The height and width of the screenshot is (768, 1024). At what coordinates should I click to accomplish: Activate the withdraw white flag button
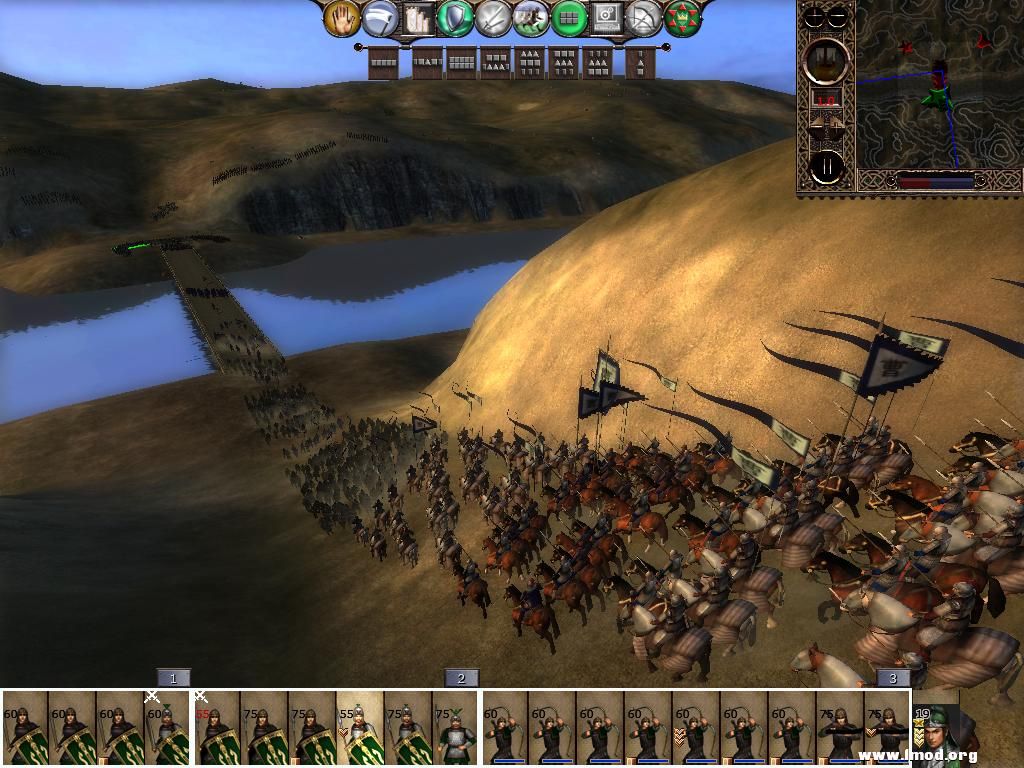tap(380, 18)
